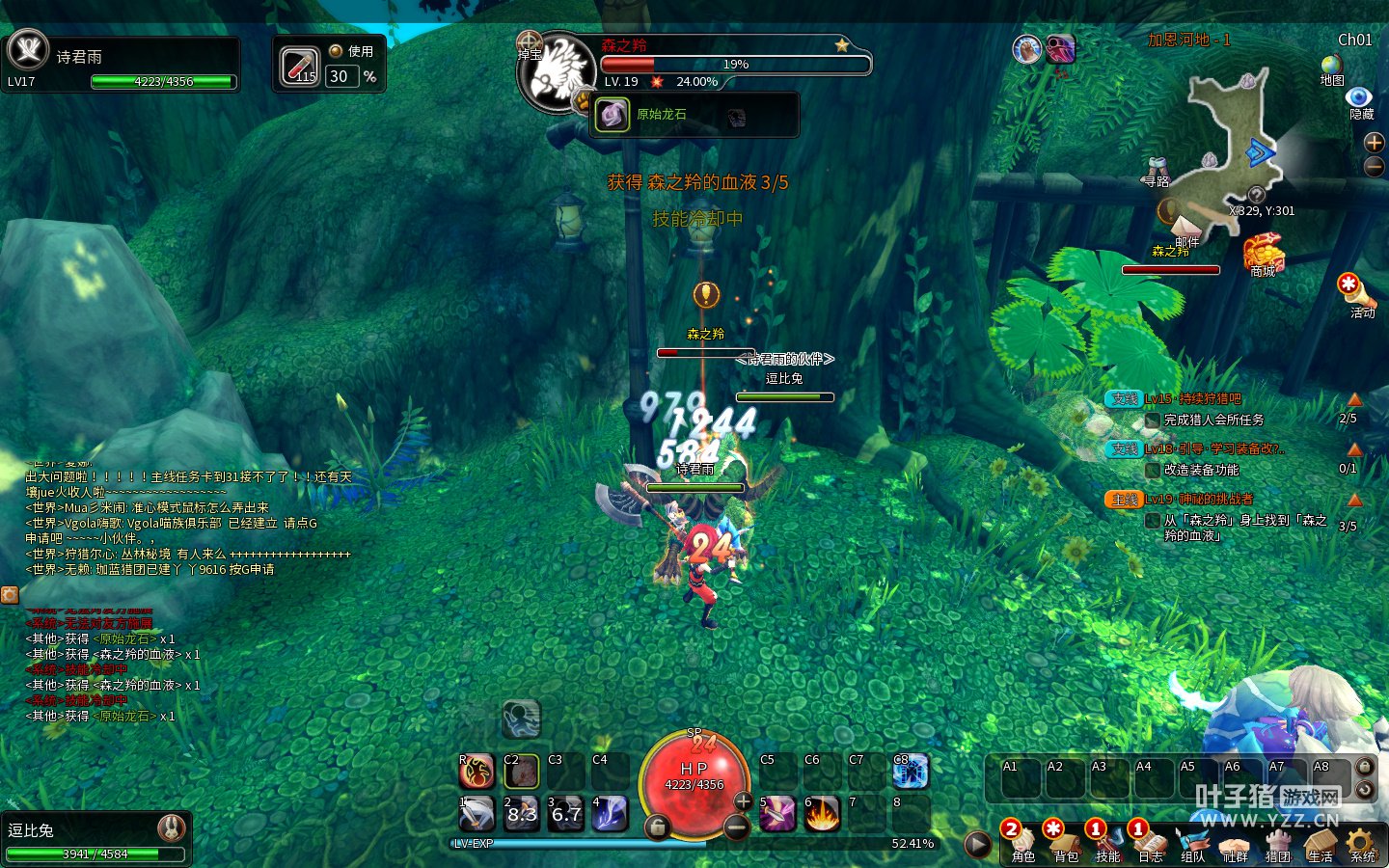Open the 商城 treasure chest shop
This screenshot has height=868, width=1389.
point(1263,253)
